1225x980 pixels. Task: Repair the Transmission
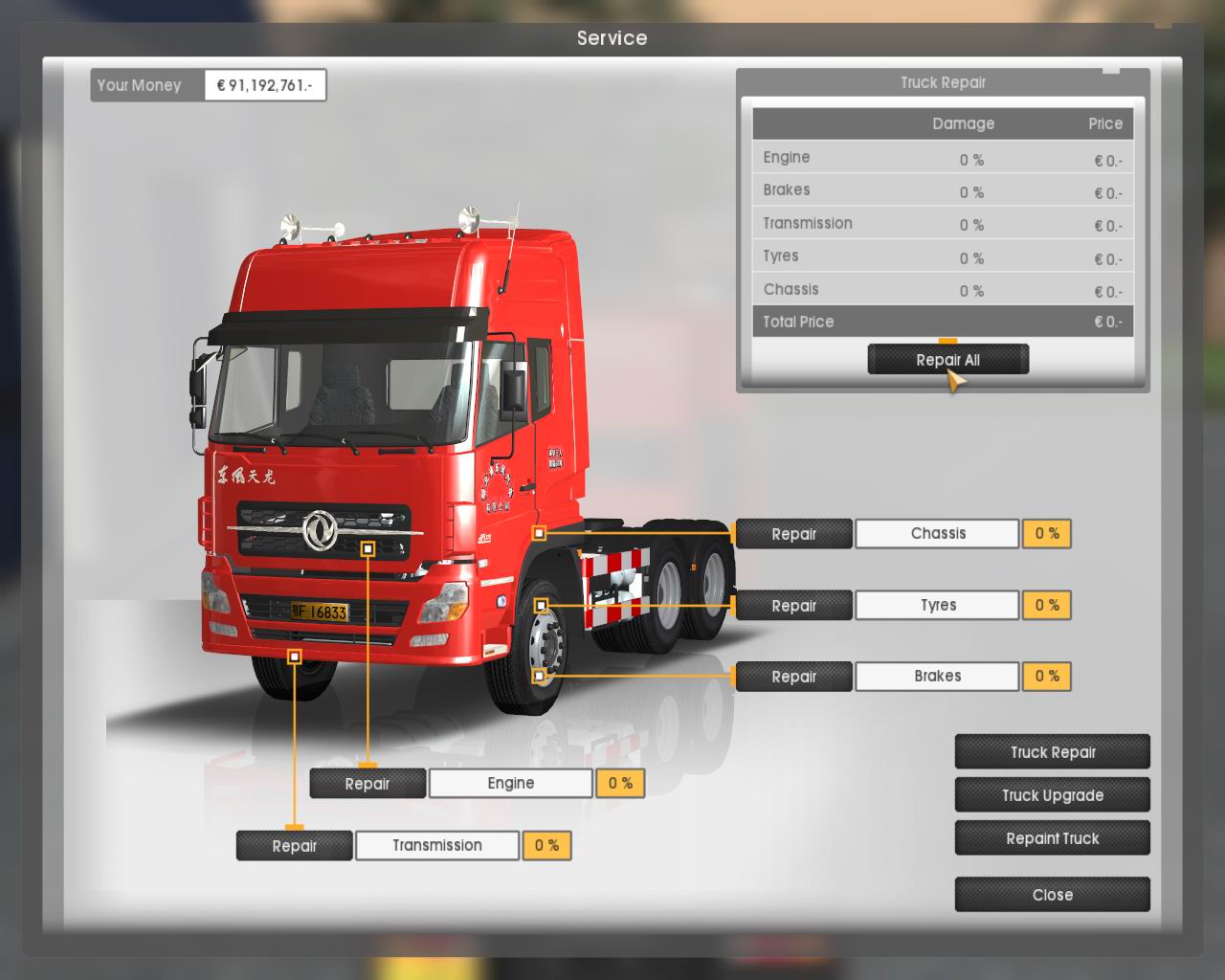tap(294, 846)
